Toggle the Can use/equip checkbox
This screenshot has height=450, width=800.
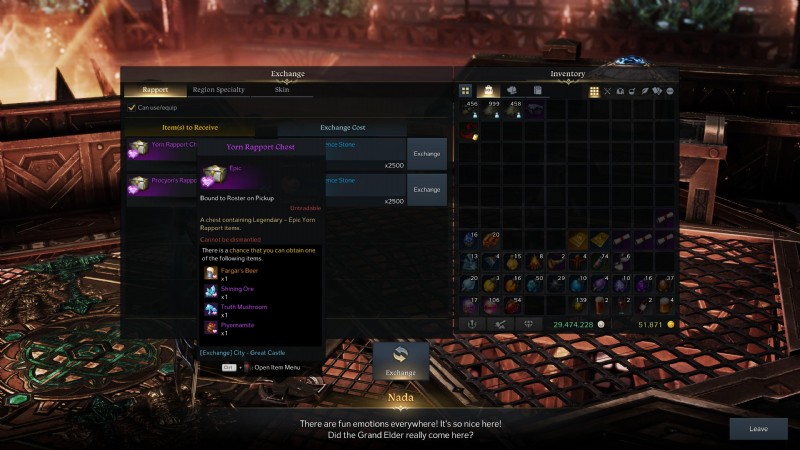[x=131, y=107]
